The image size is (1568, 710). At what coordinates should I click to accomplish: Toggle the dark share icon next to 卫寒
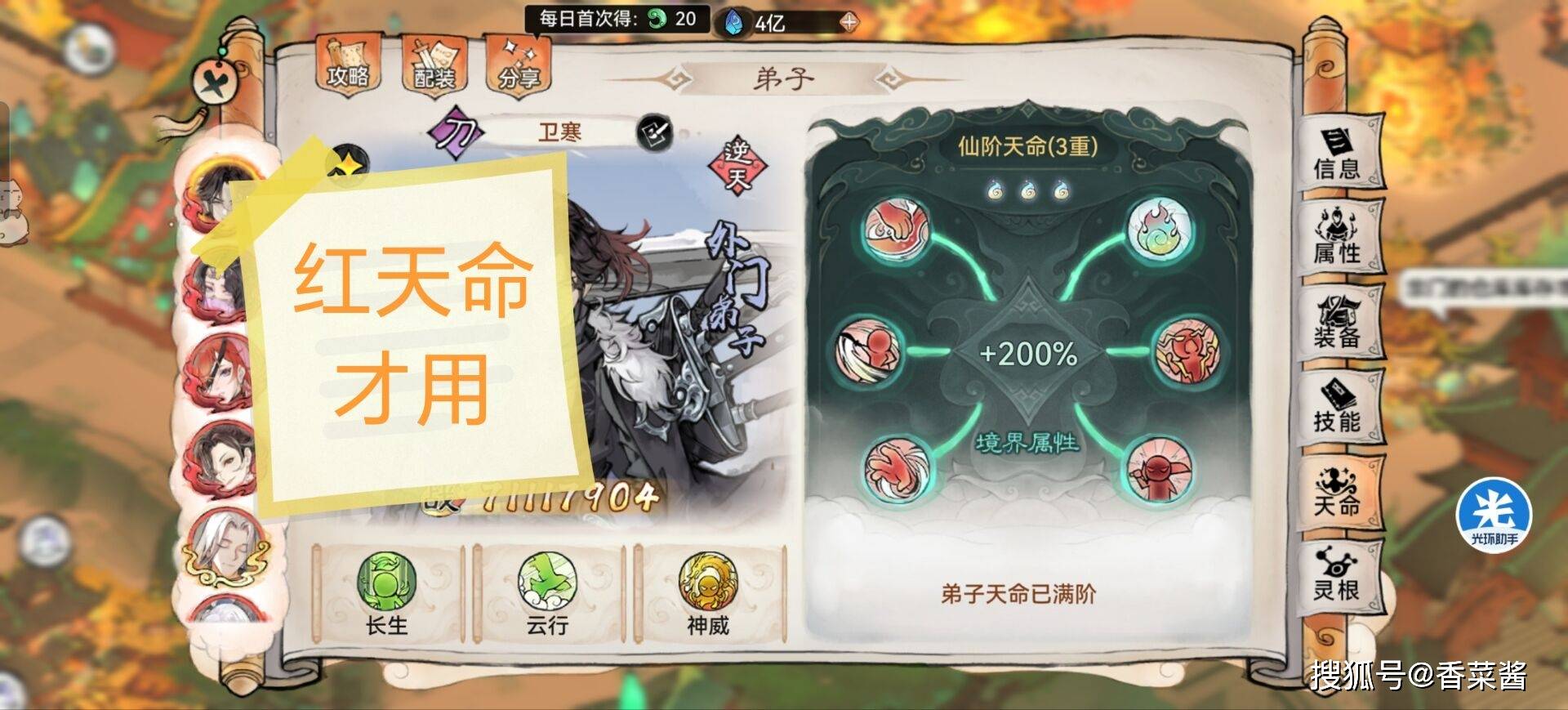[x=656, y=132]
